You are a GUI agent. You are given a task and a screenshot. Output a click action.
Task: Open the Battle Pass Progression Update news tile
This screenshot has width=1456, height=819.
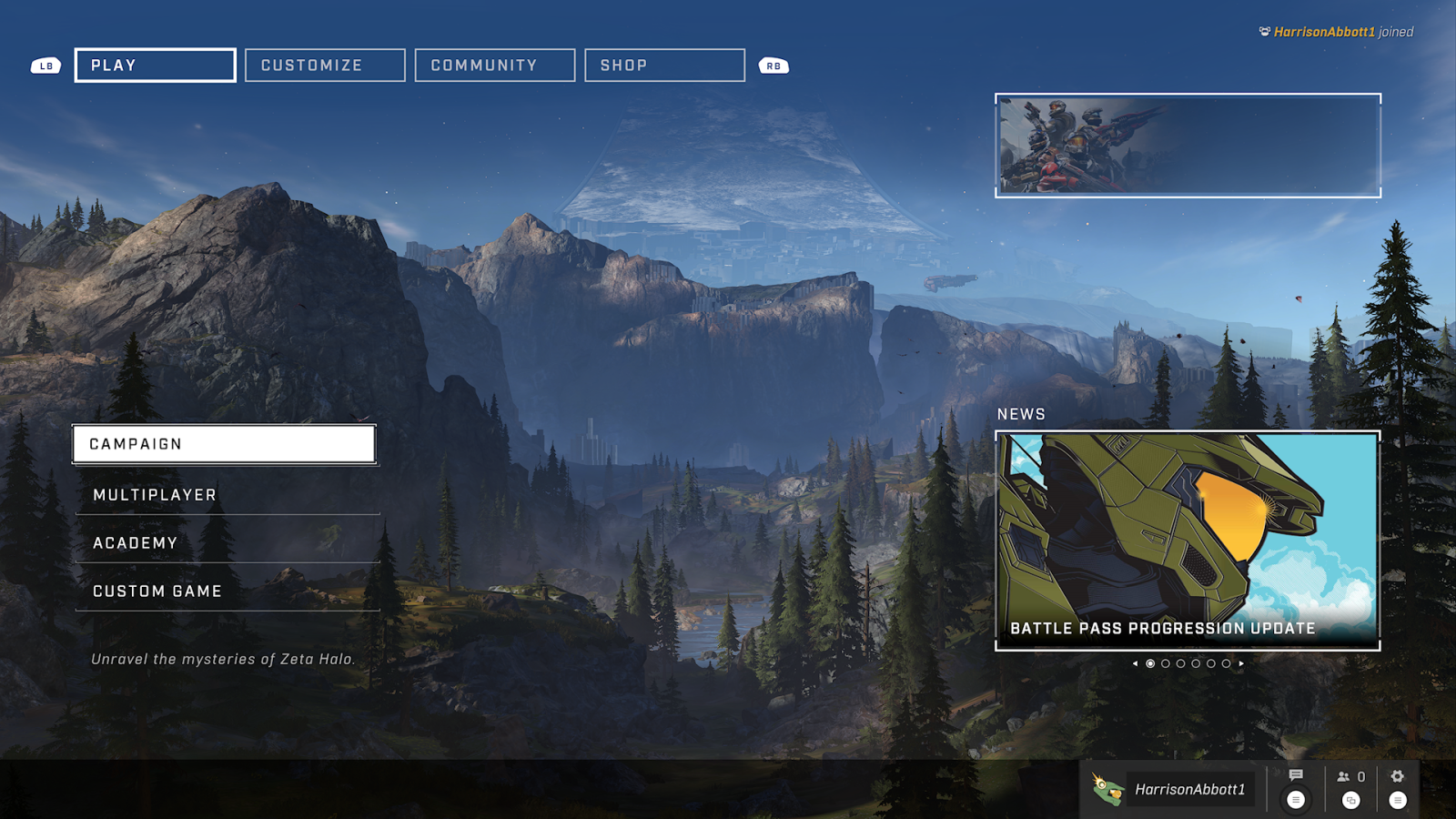[x=1188, y=541]
